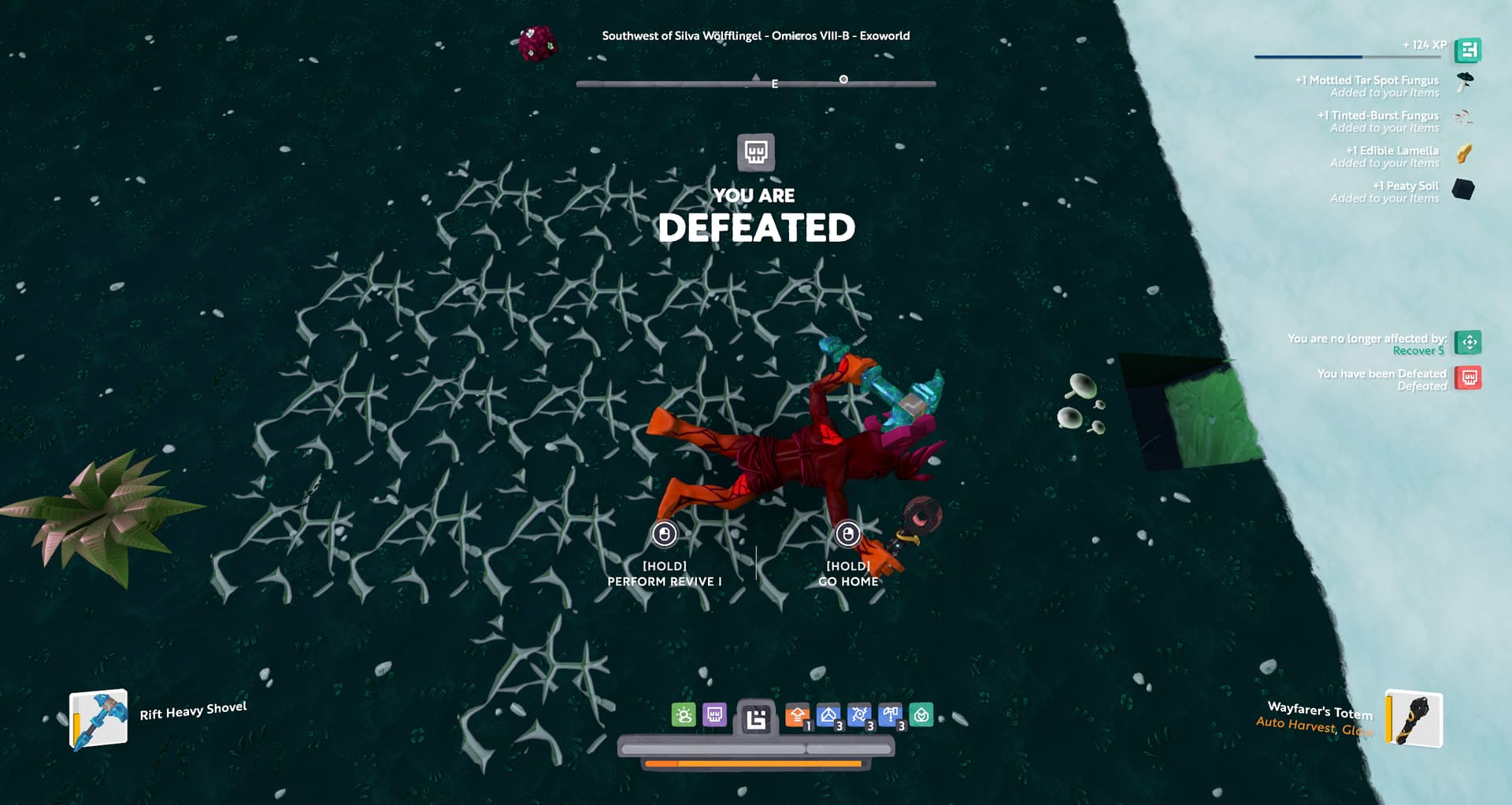Click the skull icon above the defeated banner
Viewport: 1512px width, 805px height.
coord(756,151)
